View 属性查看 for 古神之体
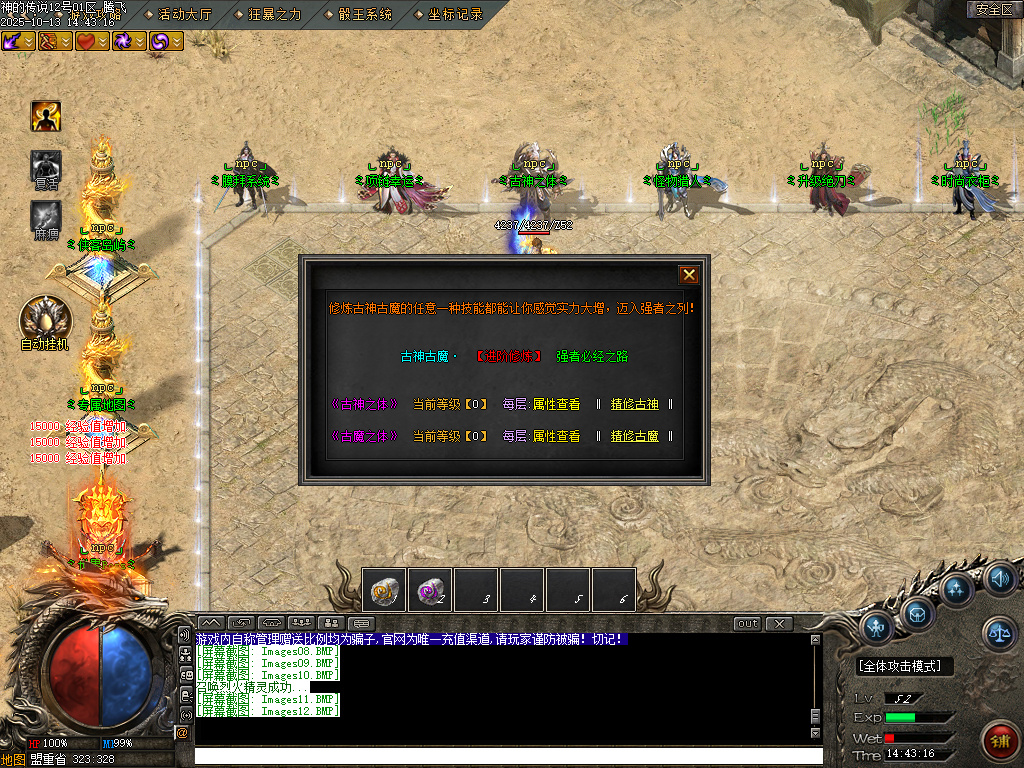Image resolution: width=1024 pixels, height=768 pixels. (x=556, y=405)
